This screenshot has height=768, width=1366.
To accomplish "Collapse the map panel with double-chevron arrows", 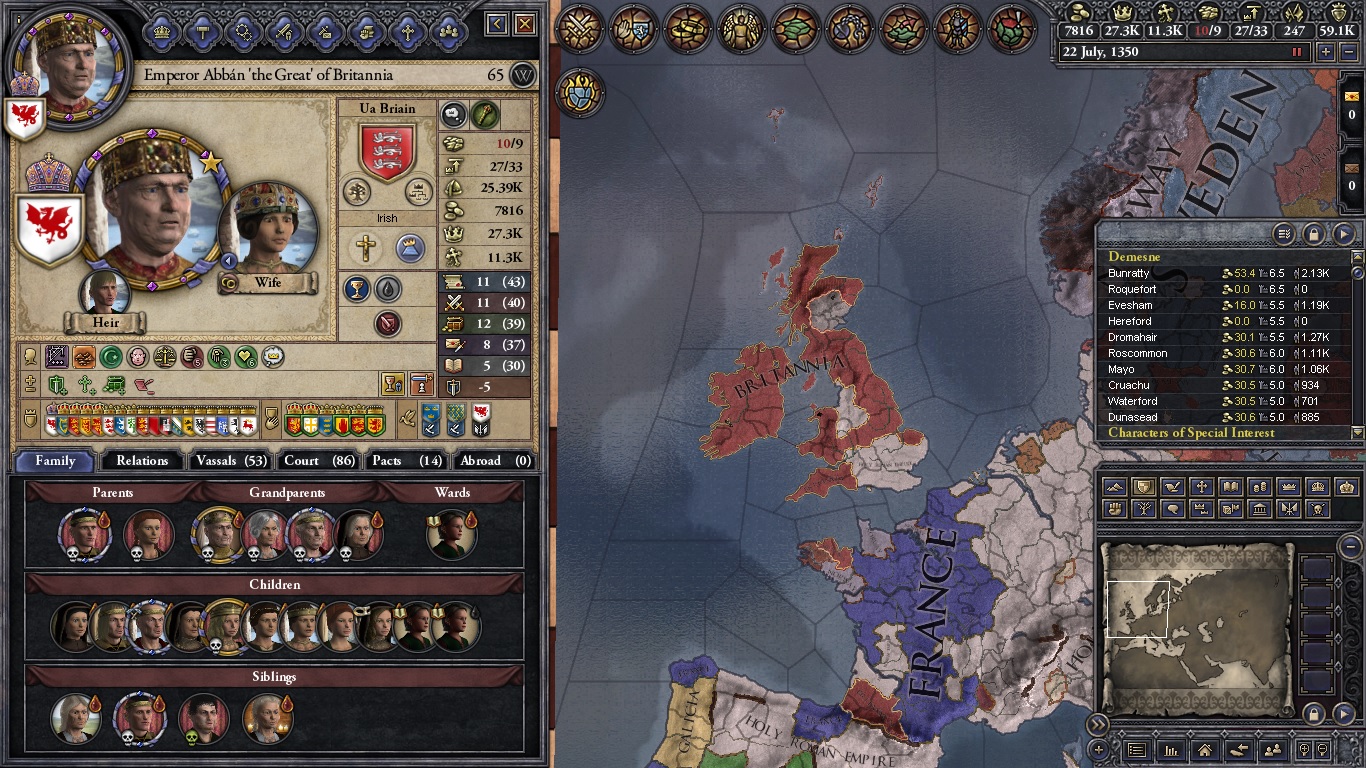I will [1098, 724].
